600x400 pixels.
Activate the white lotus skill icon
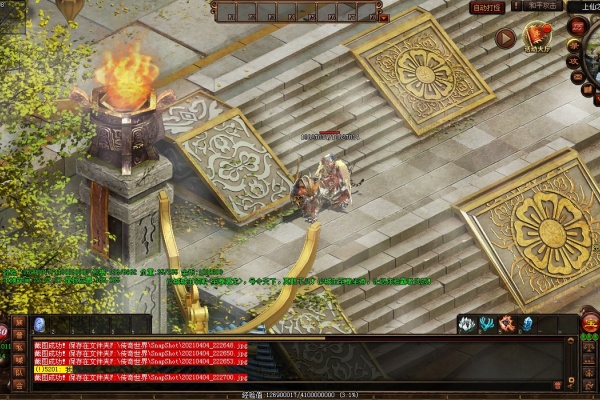(465, 324)
